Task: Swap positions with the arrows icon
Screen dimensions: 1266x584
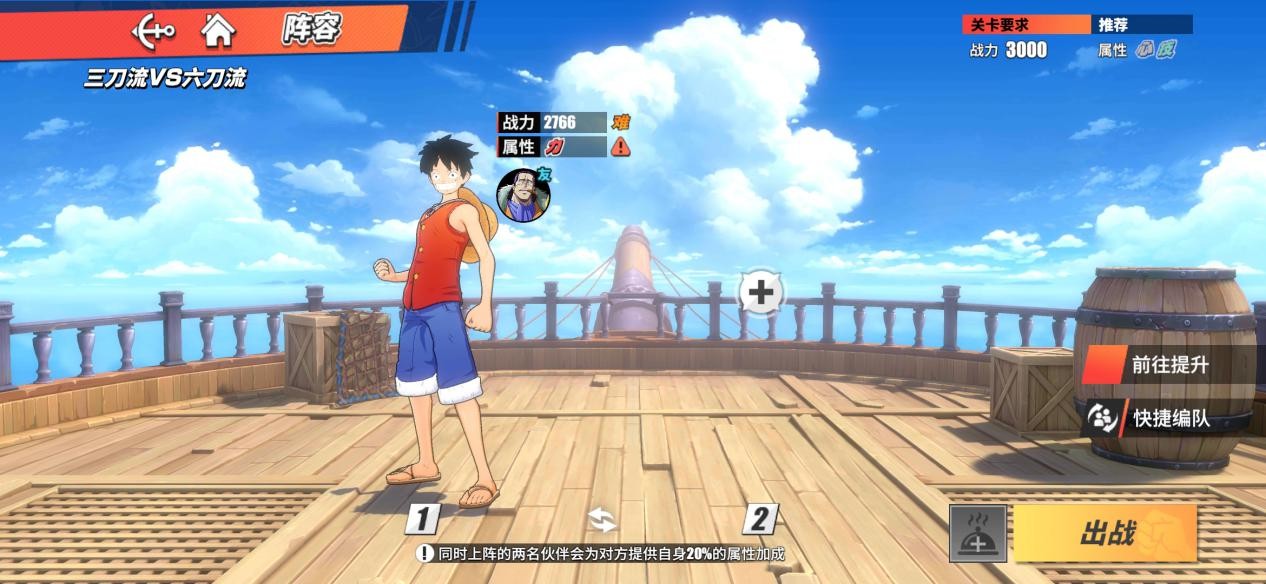Action: 602,520
